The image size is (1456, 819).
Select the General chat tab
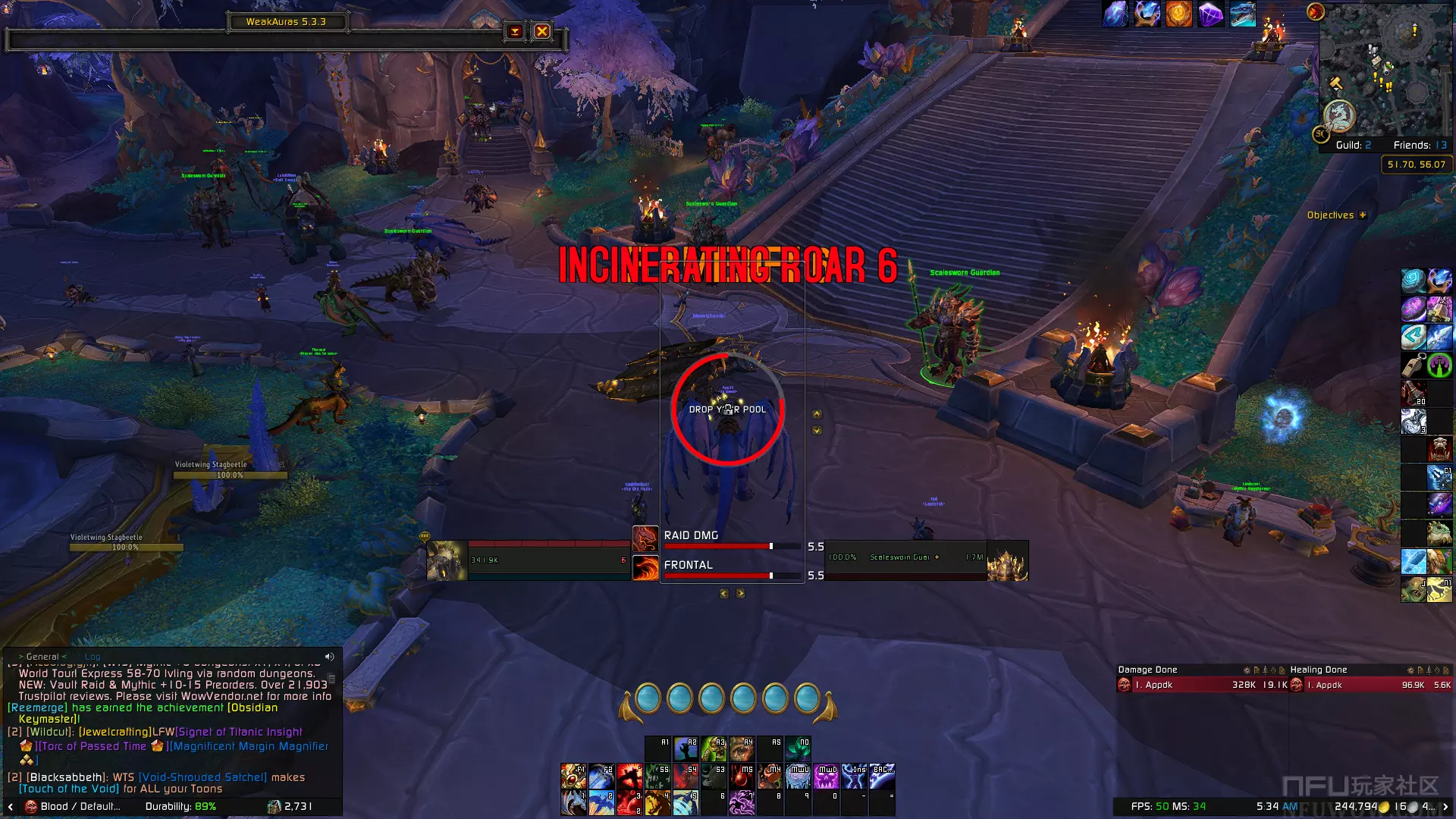click(42, 657)
